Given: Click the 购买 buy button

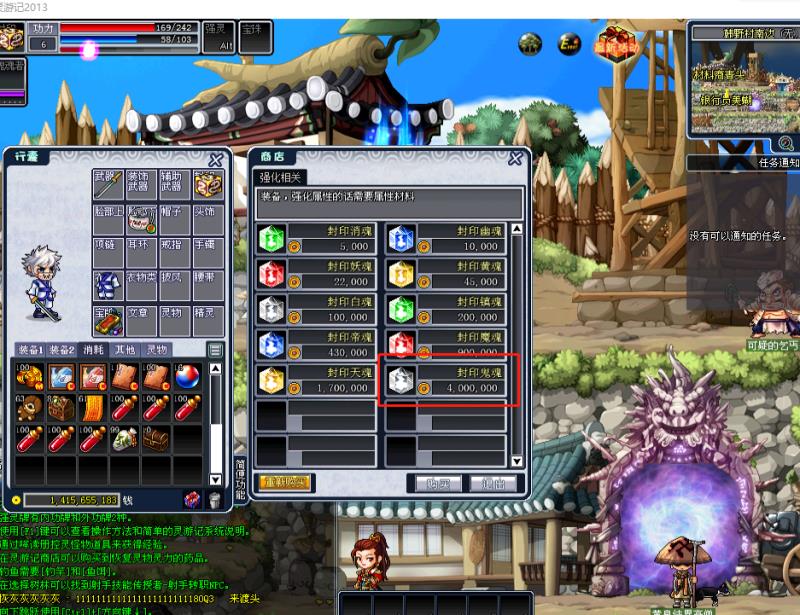Looking at the screenshot, I should (438, 482).
